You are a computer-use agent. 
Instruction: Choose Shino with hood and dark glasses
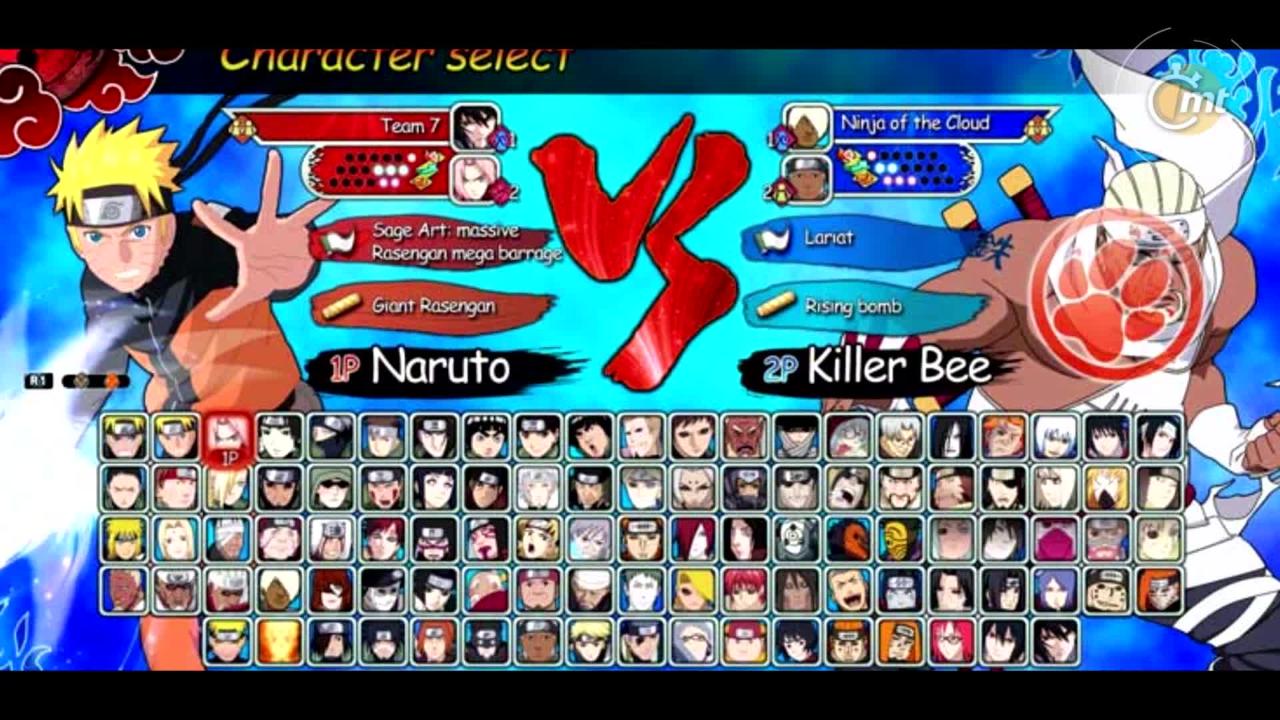tap(332, 488)
